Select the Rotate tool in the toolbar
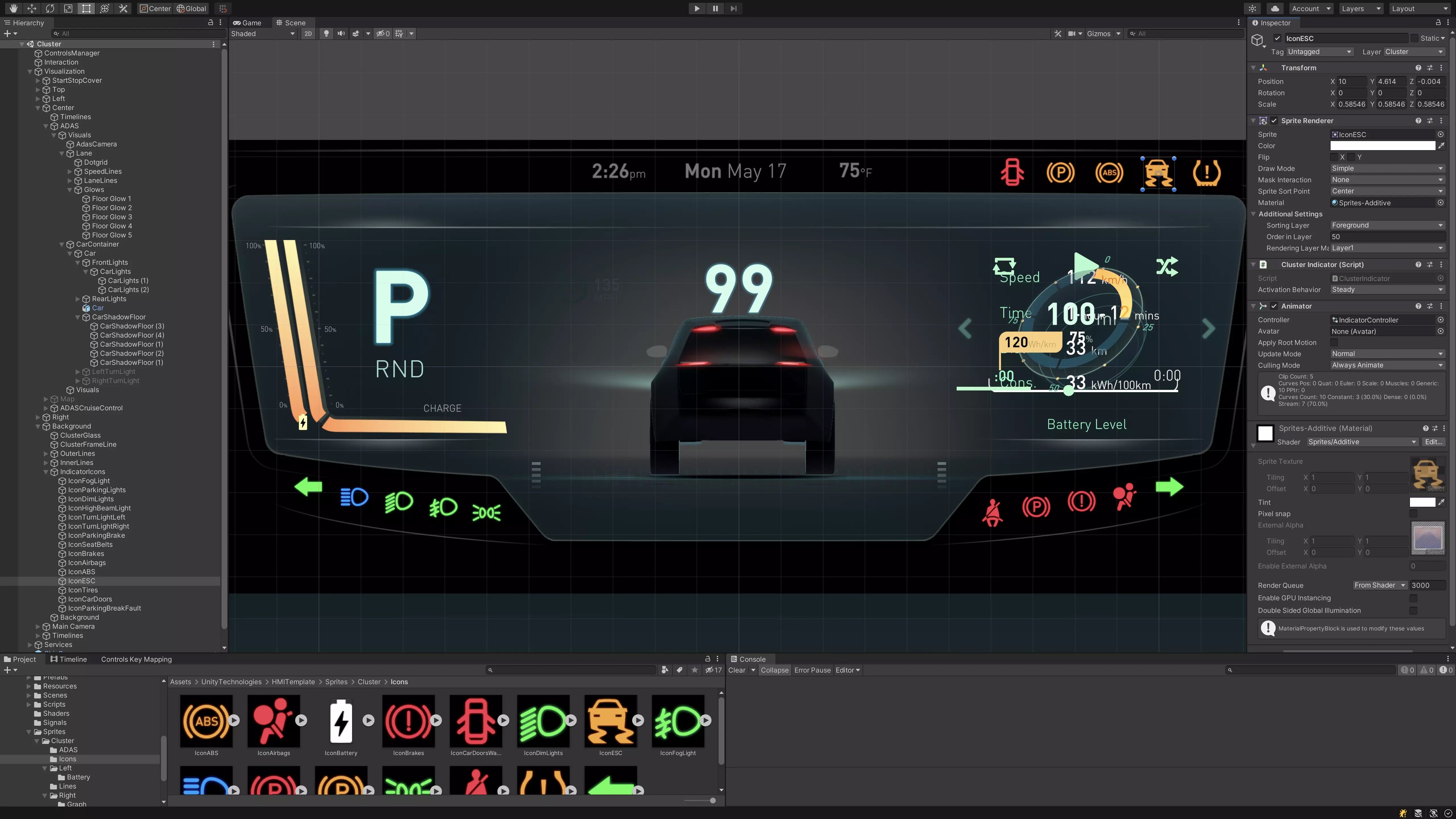The image size is (1456, 819). 50,9
